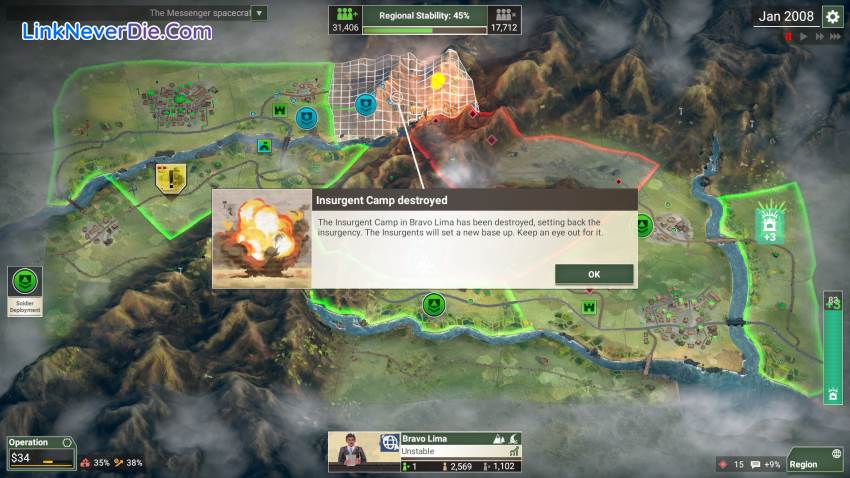Expand the news ticker dropdown arrow
This screenshot has height=478, width=850.
pyautogui.click(x=259, y=14)
